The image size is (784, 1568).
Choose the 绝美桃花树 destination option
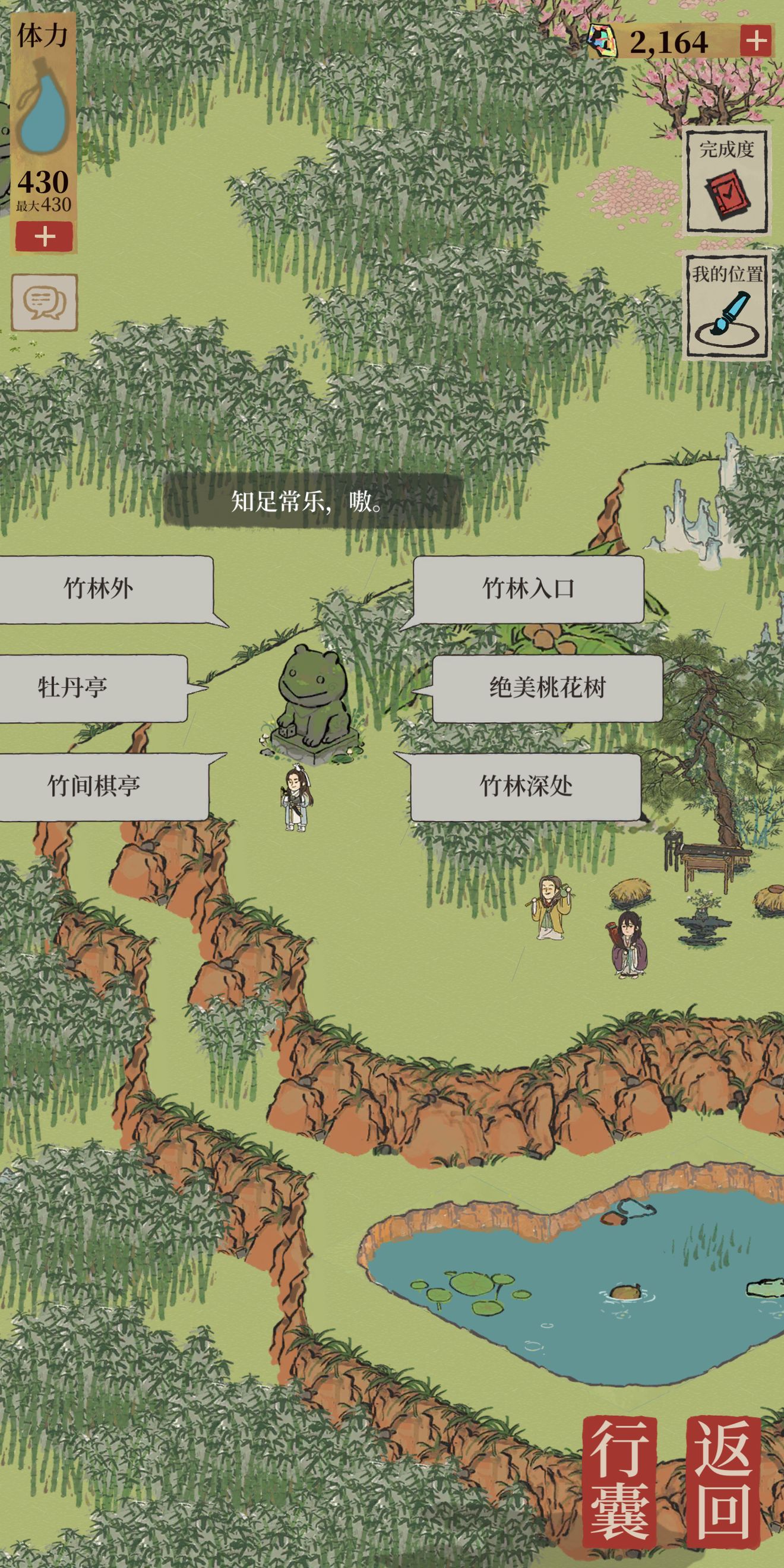pyautogui.click(x=547, y=688)
